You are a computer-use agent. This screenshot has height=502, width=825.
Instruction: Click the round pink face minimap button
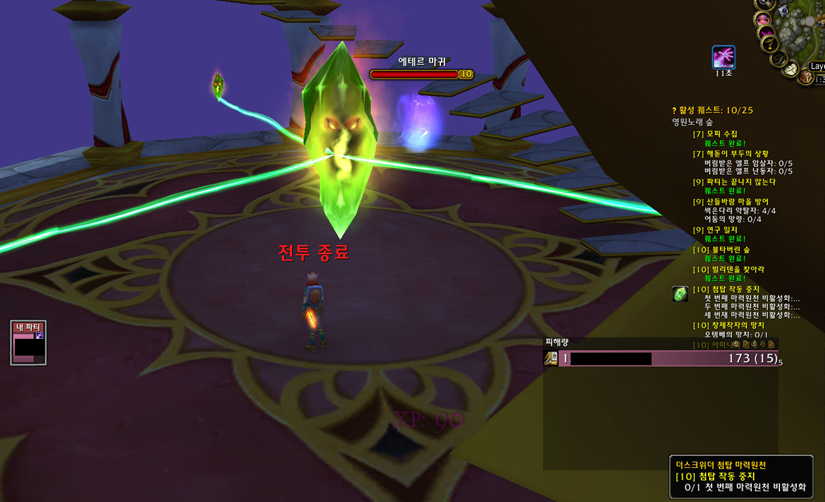click(764, 19)
